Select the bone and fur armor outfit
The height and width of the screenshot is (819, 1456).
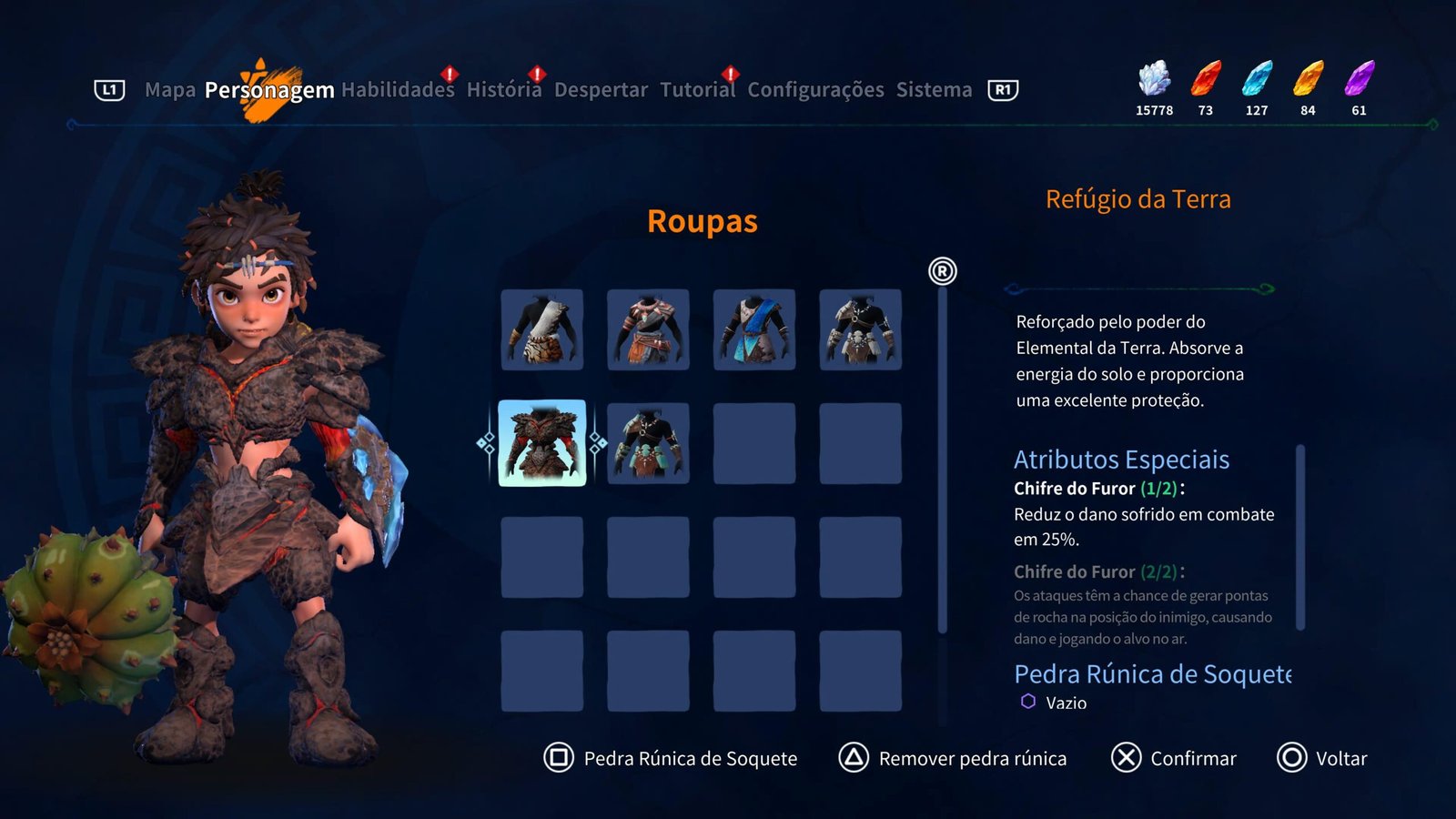pos(860,329)
